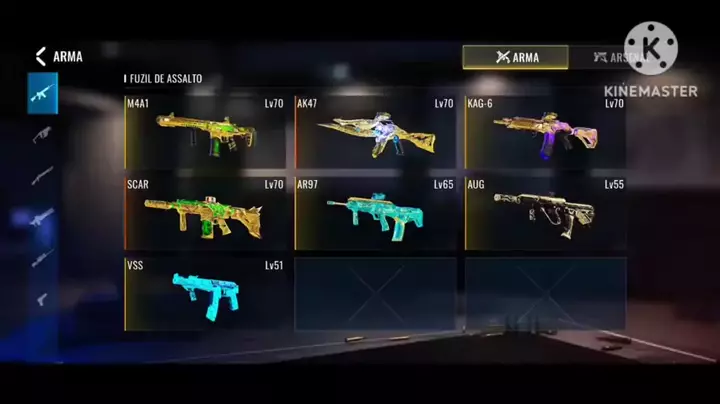
Task: Go back using the ARMA back arrow
Action: point(41,57)
